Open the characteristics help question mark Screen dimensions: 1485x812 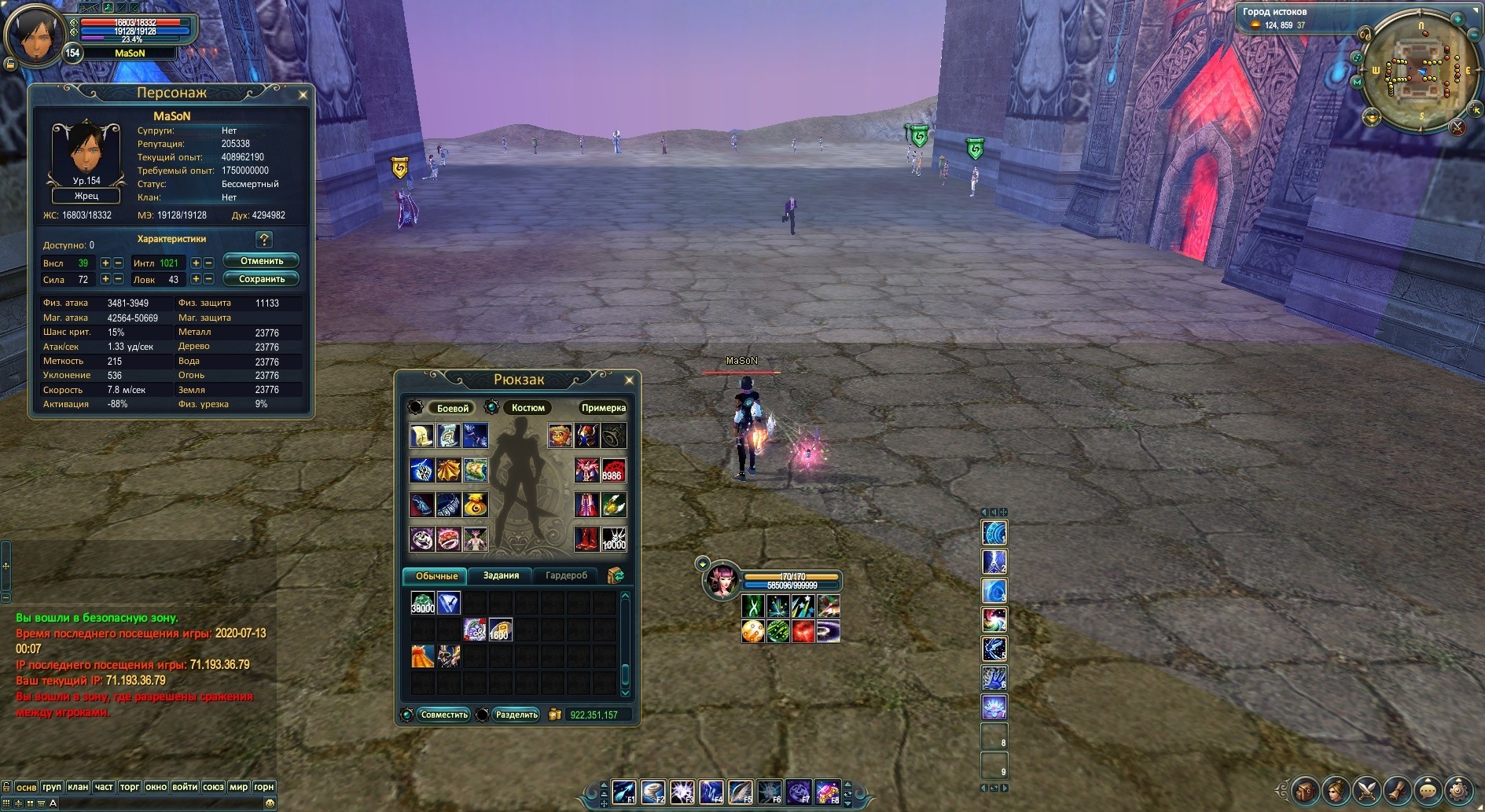click(264, 240)
